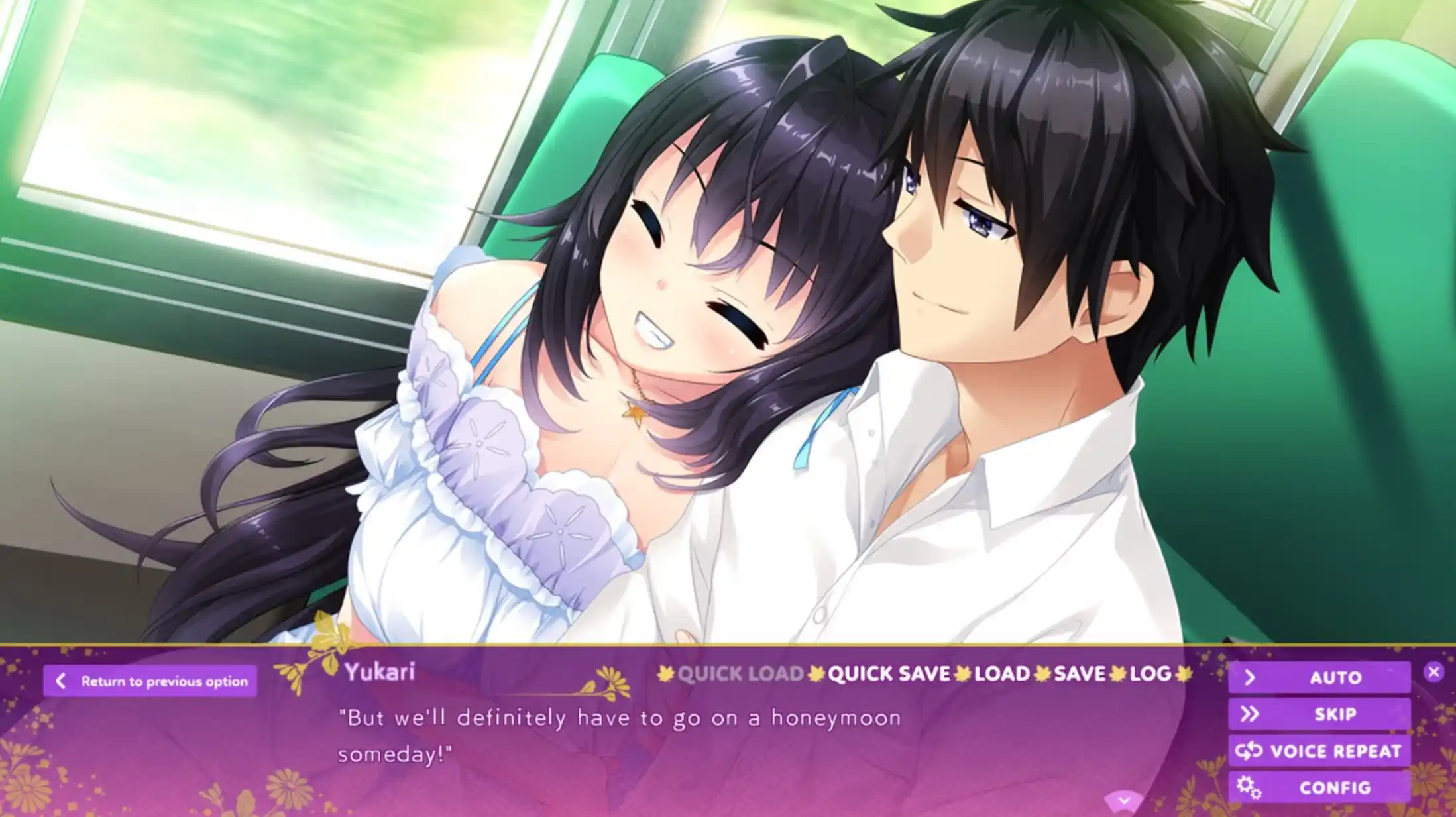This screenshot has width=1456, height=817.
Task: Click the flower icon between SAVE and LOG
Action: pos(1117,675)
